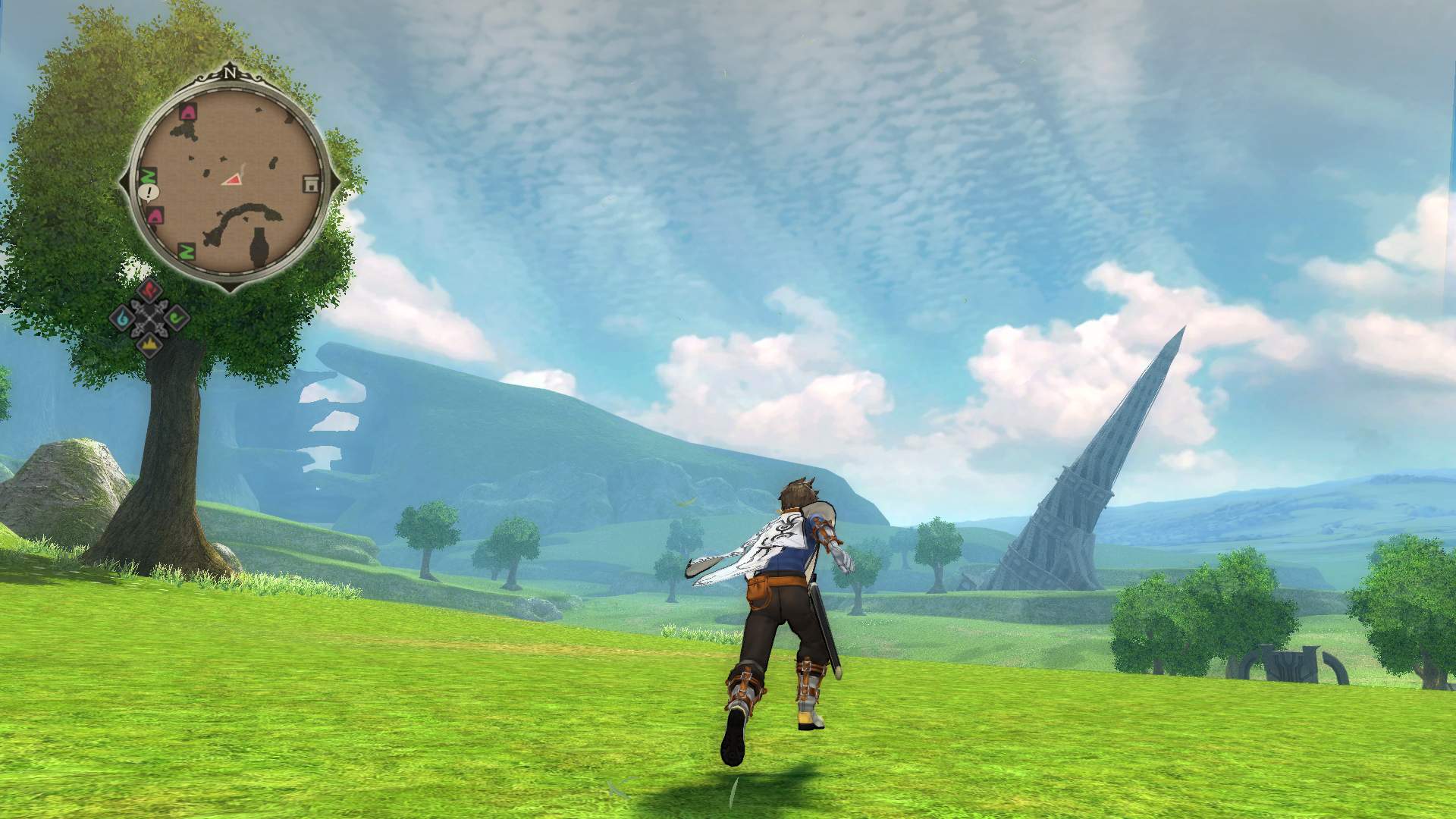Viewport: 1456px width, 819px height.
Task: Click the exclamation bubble on the minimap
Action: click(149, 192)
